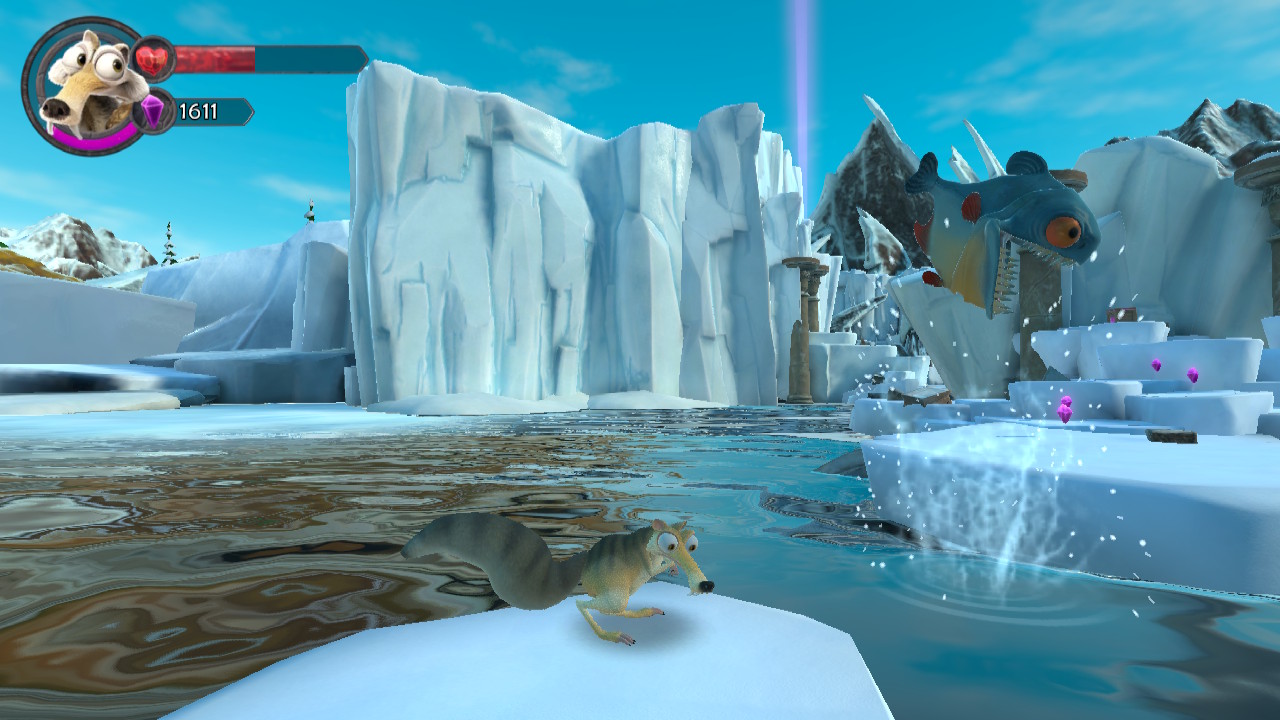Click the pine tree on the left shoreline
The width and height of the screenshot is (1280, 720).
(x=169, y=243)
